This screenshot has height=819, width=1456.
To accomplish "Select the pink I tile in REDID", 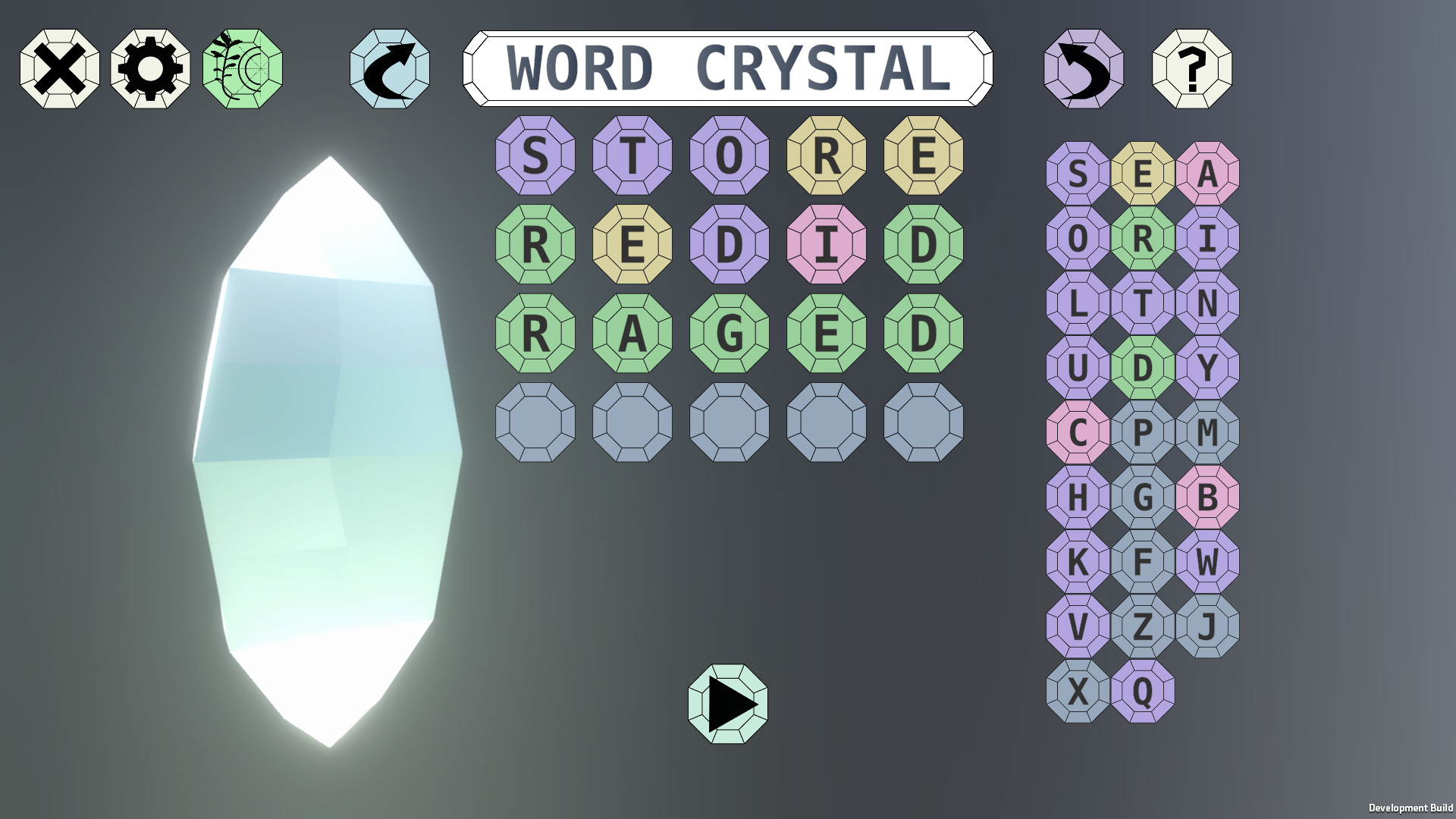I will coord(825,245).
